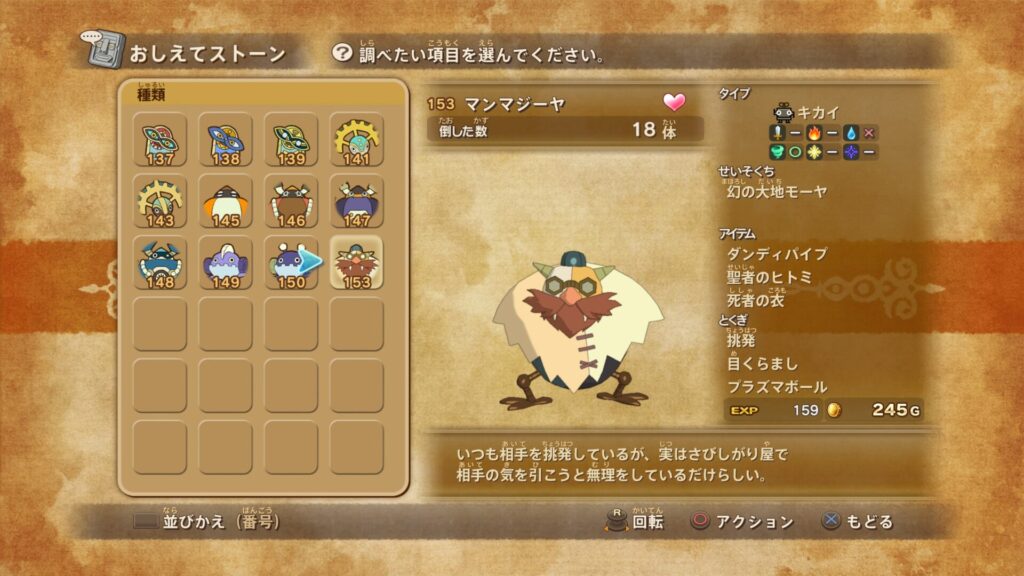
Task: Select the プラズマボール skill entry
Action: click(776, 387)
